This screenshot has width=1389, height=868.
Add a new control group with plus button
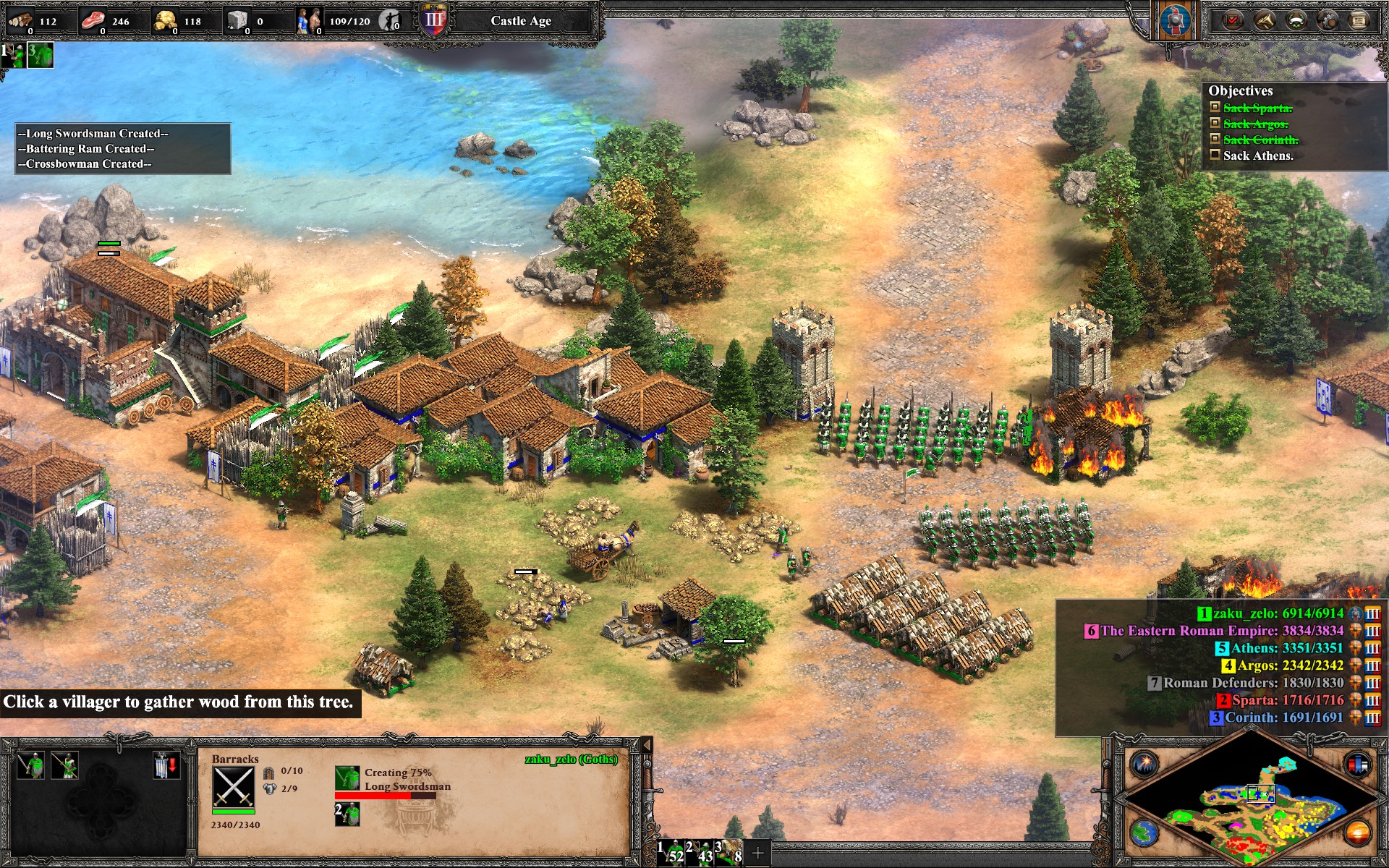point(757,854)
